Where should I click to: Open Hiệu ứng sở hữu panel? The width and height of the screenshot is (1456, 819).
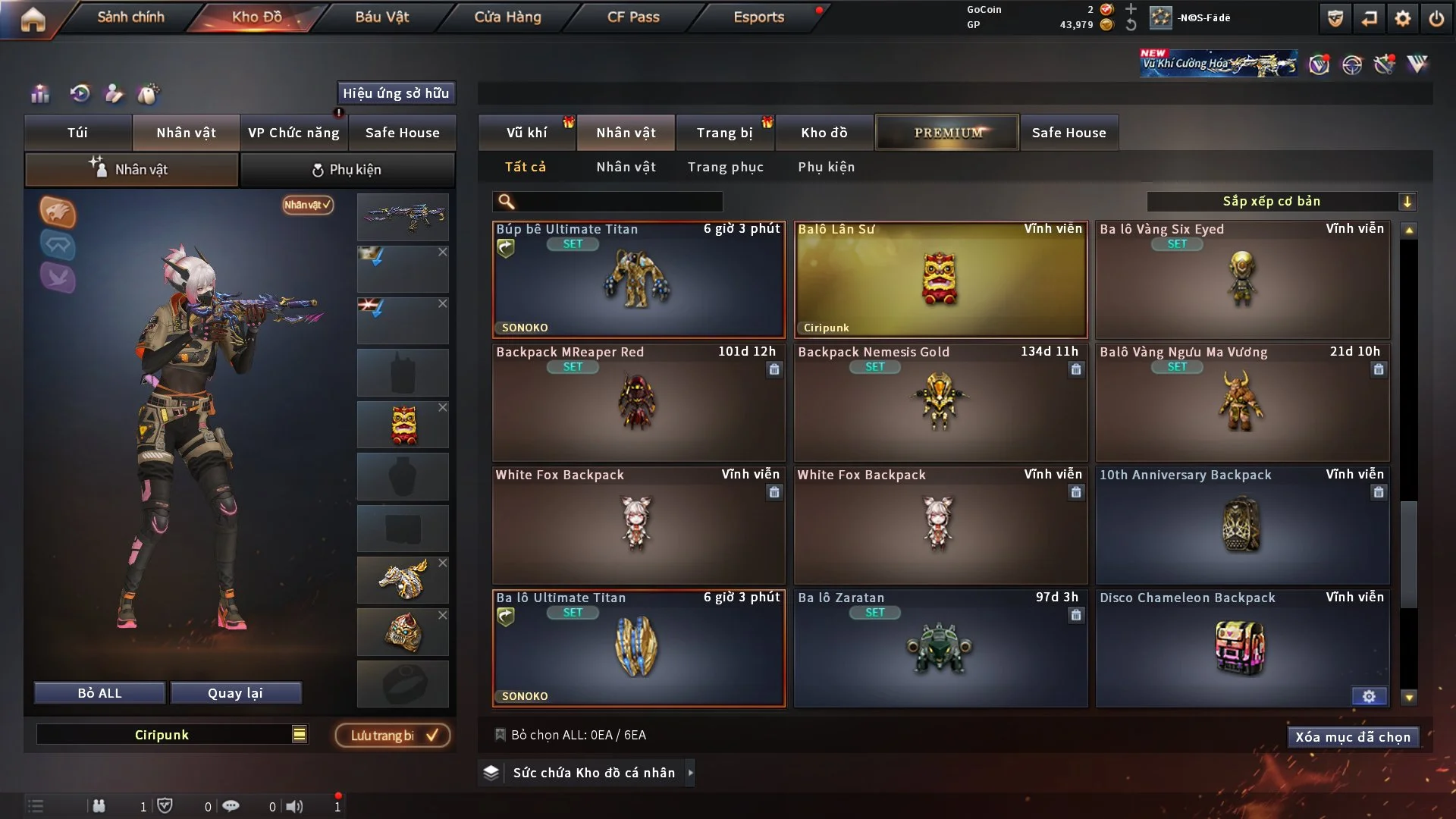click(x=396, y=93)
